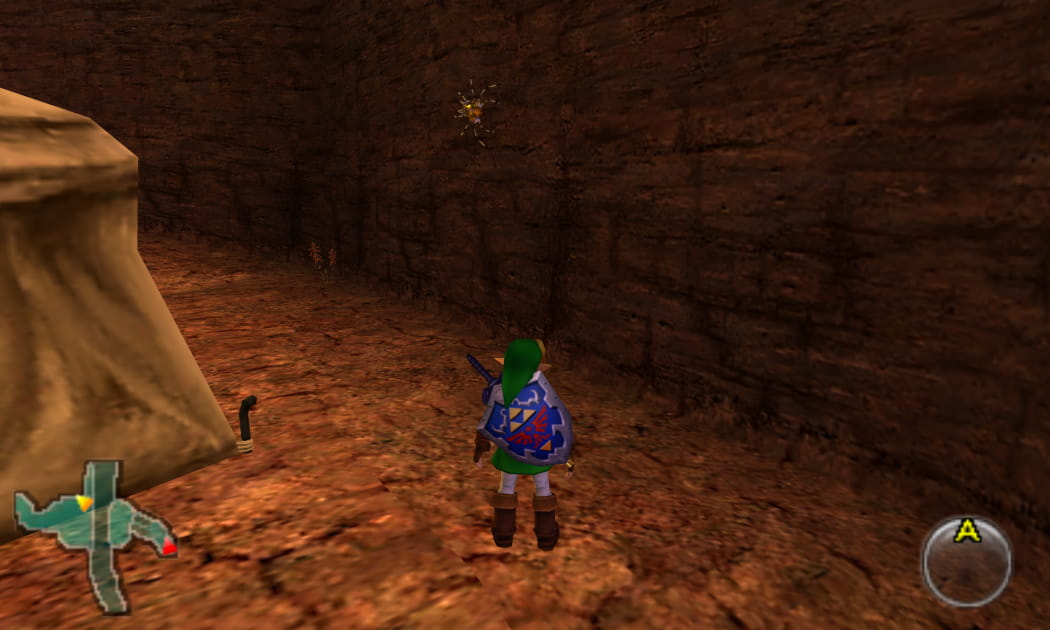
Task: Select the red entrance marker on minimap
Action: point(169,547)
